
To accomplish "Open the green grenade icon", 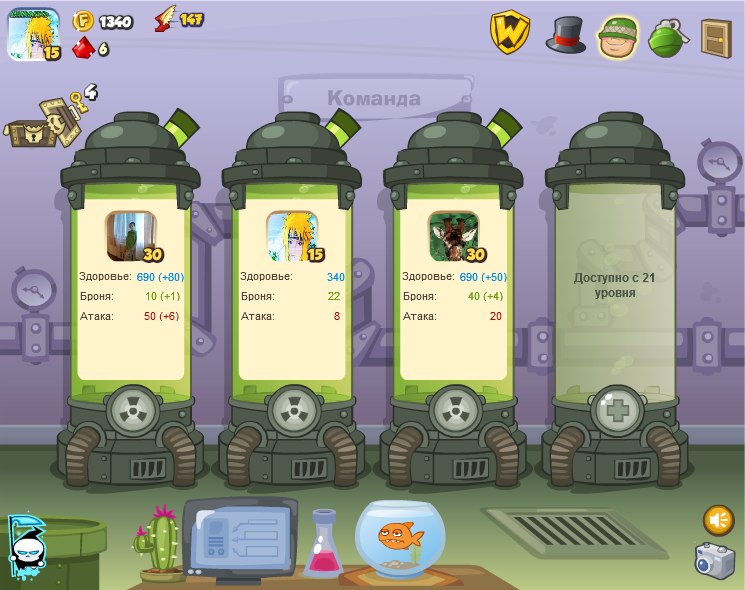I will [x=666, y=37].
